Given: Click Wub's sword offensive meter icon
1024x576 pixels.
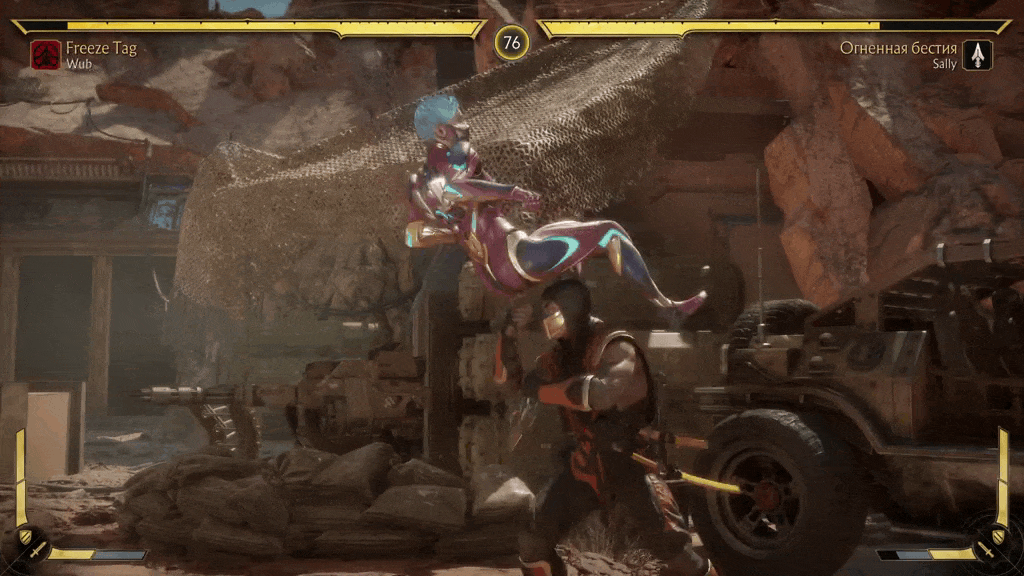Looking at the screenshot, I should pyautogui.click(x=37, y=549).
